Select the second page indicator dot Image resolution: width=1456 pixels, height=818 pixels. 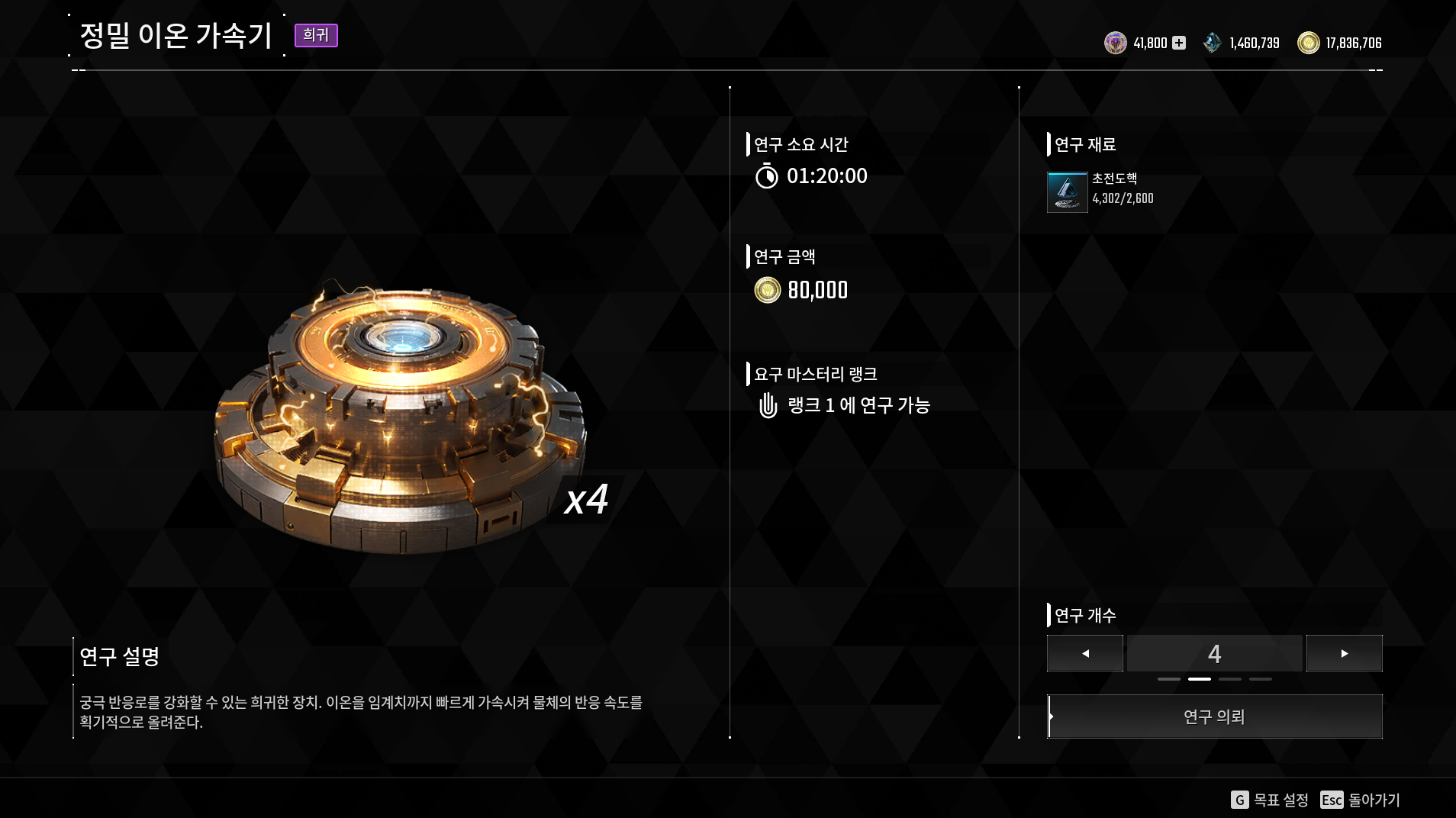pos(1200,679)
